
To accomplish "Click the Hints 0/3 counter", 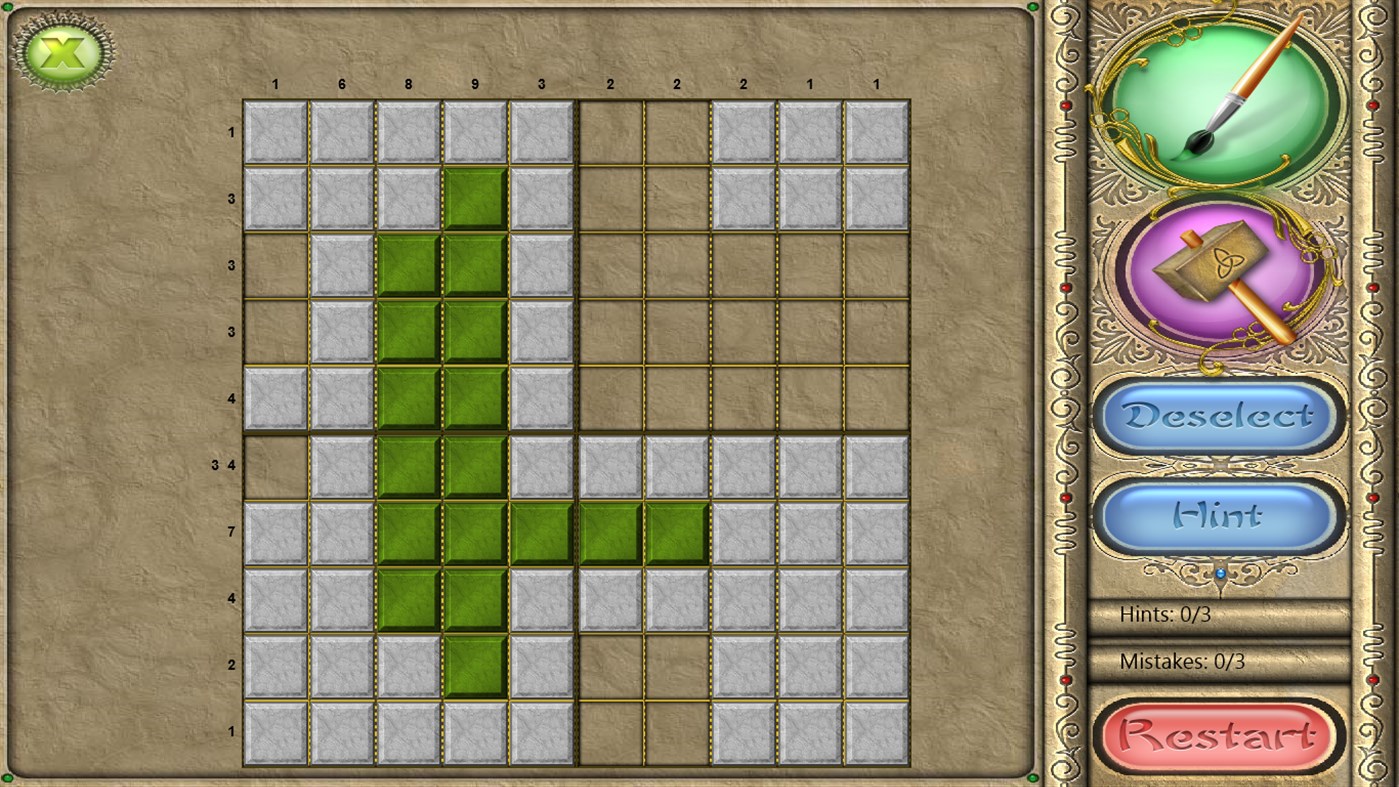I will coord(1167,615).
